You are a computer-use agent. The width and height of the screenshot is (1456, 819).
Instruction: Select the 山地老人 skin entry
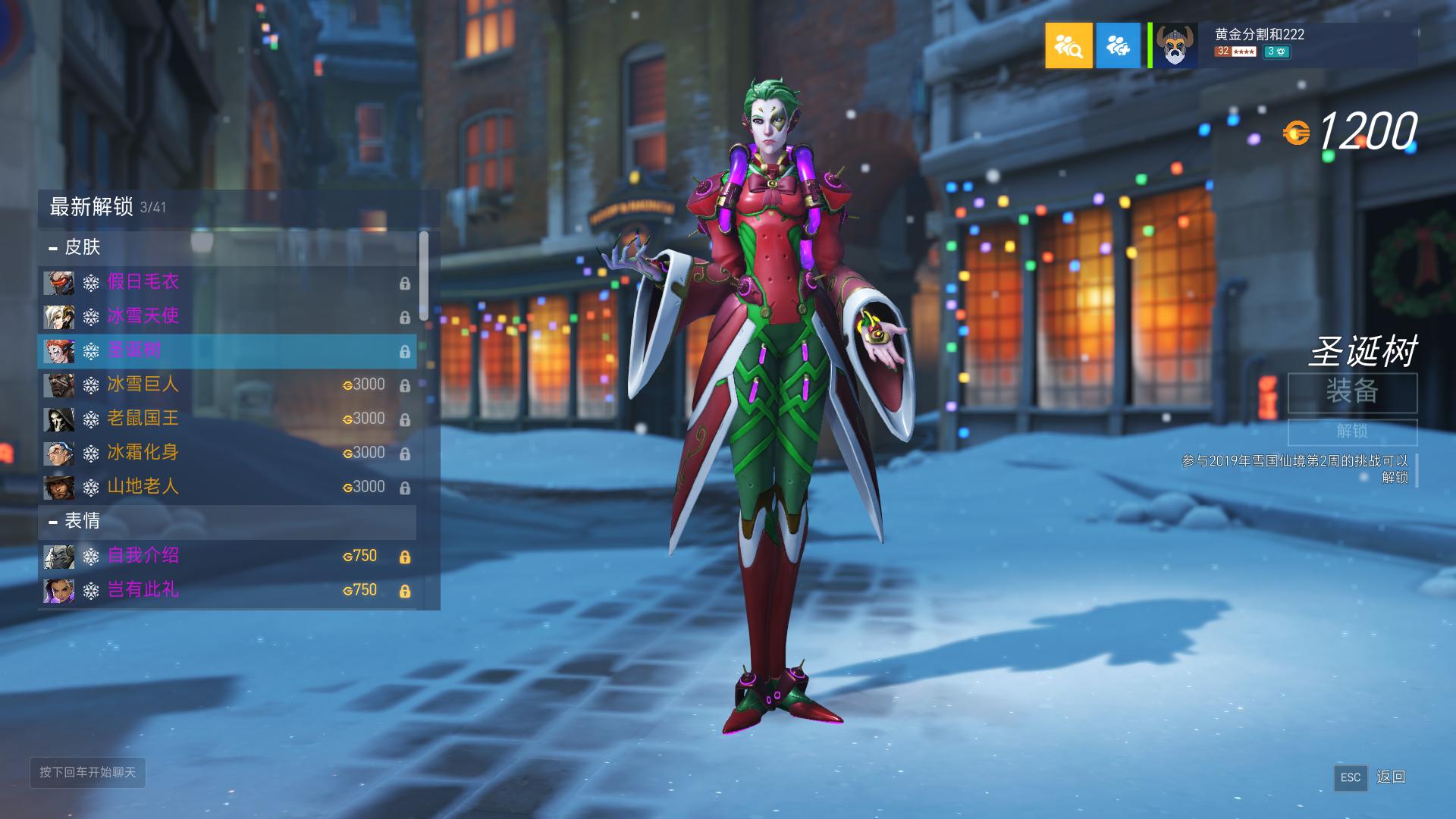pos(227,487)
